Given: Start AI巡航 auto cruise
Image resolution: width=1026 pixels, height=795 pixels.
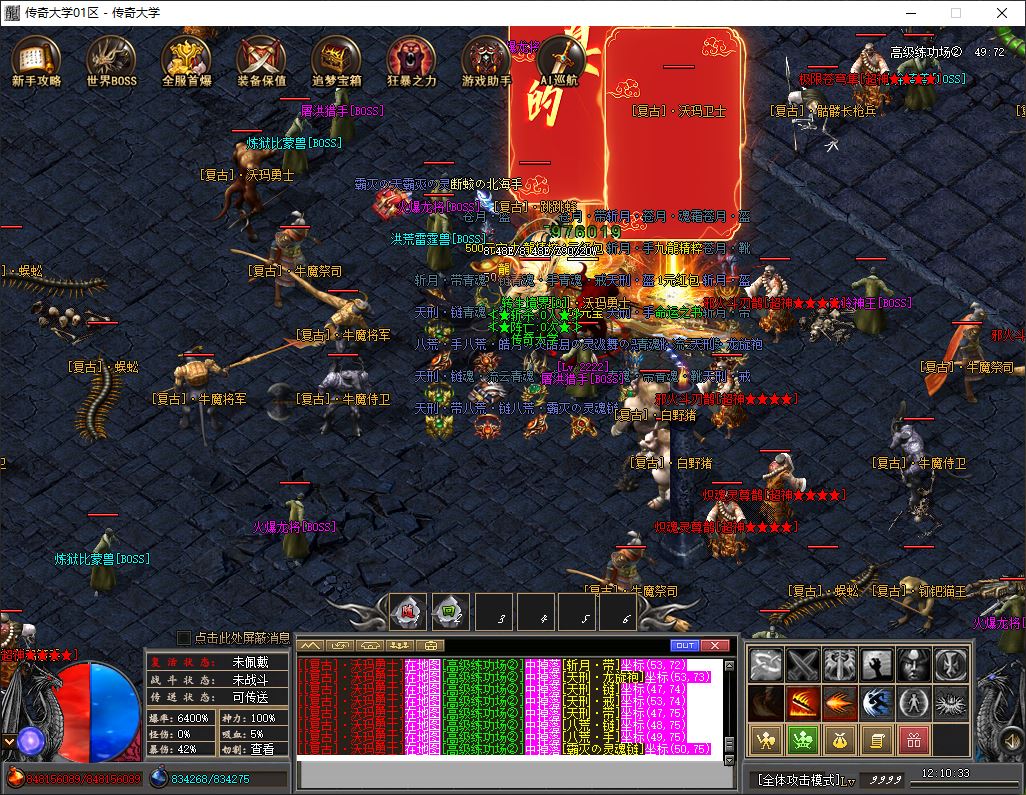Looking at the screenshot, I should 559,61.
